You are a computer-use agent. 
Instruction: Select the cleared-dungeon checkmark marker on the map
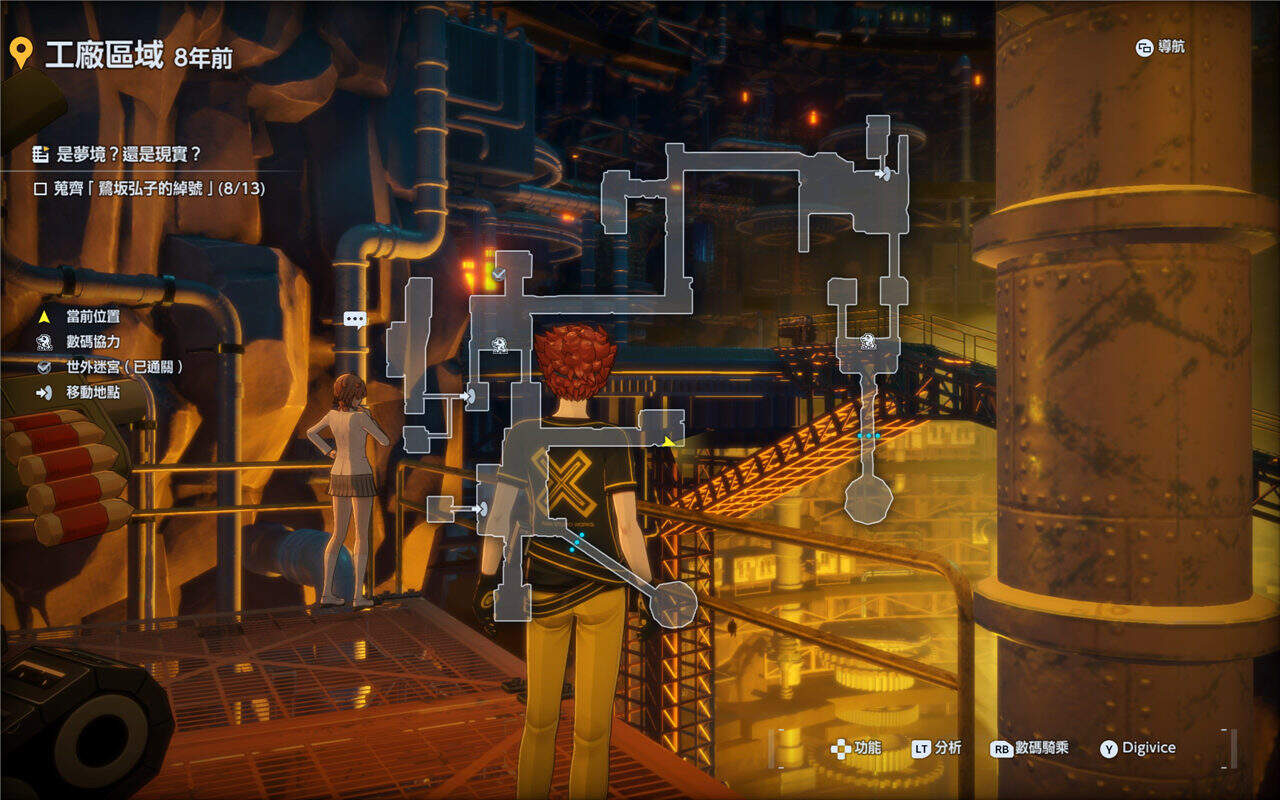tap(497, 272)
